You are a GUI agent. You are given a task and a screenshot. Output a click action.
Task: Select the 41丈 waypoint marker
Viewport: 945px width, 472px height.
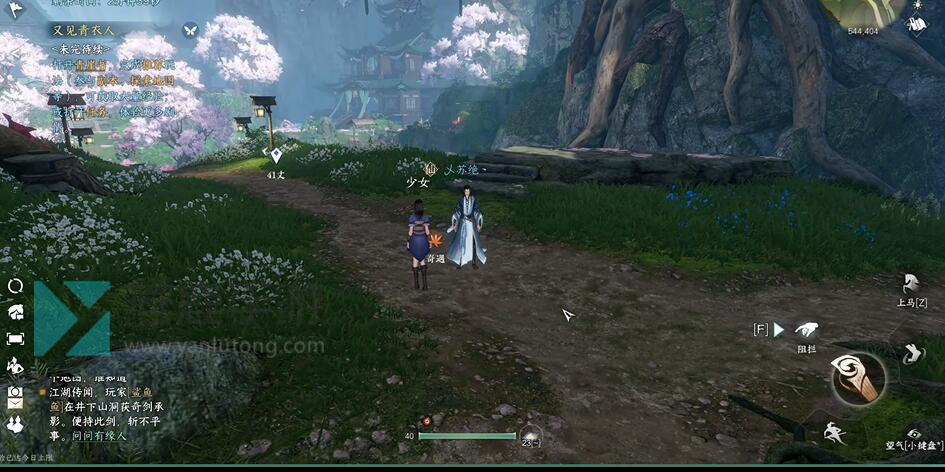(x=276, y=155)
